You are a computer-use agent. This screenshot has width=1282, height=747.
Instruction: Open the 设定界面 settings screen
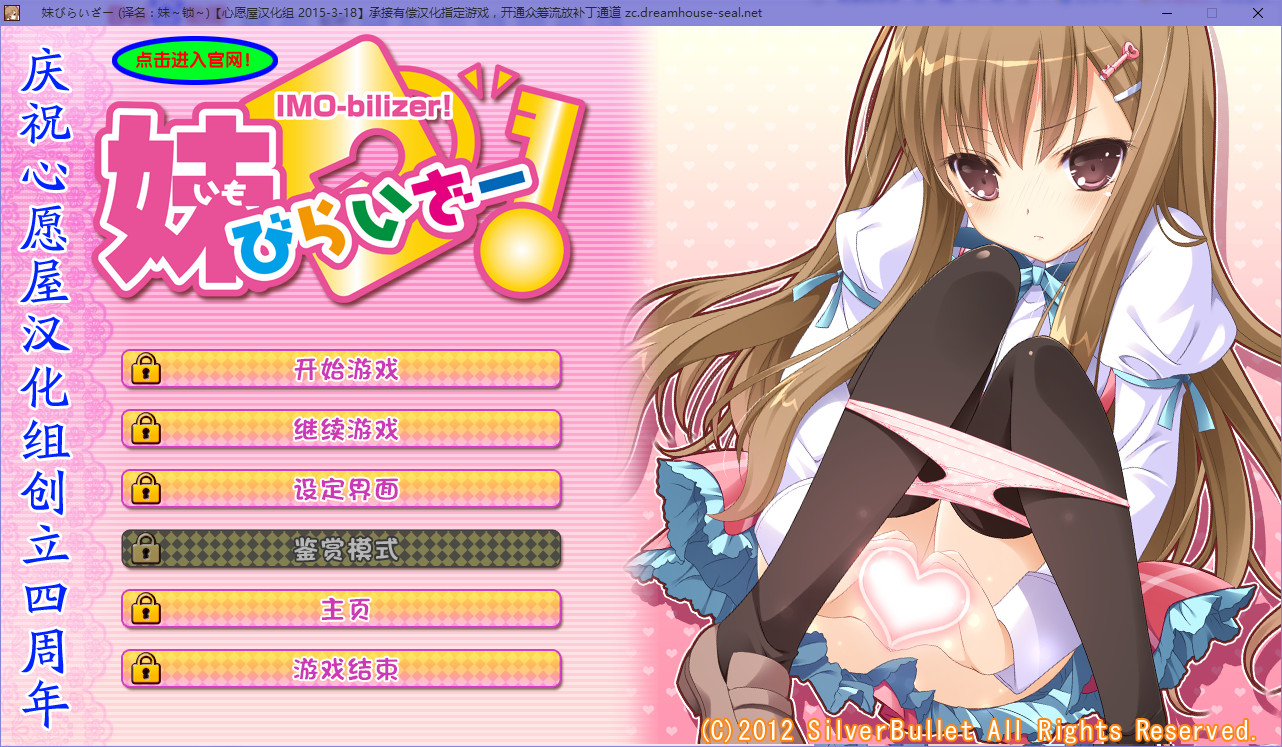pos(345,489)
